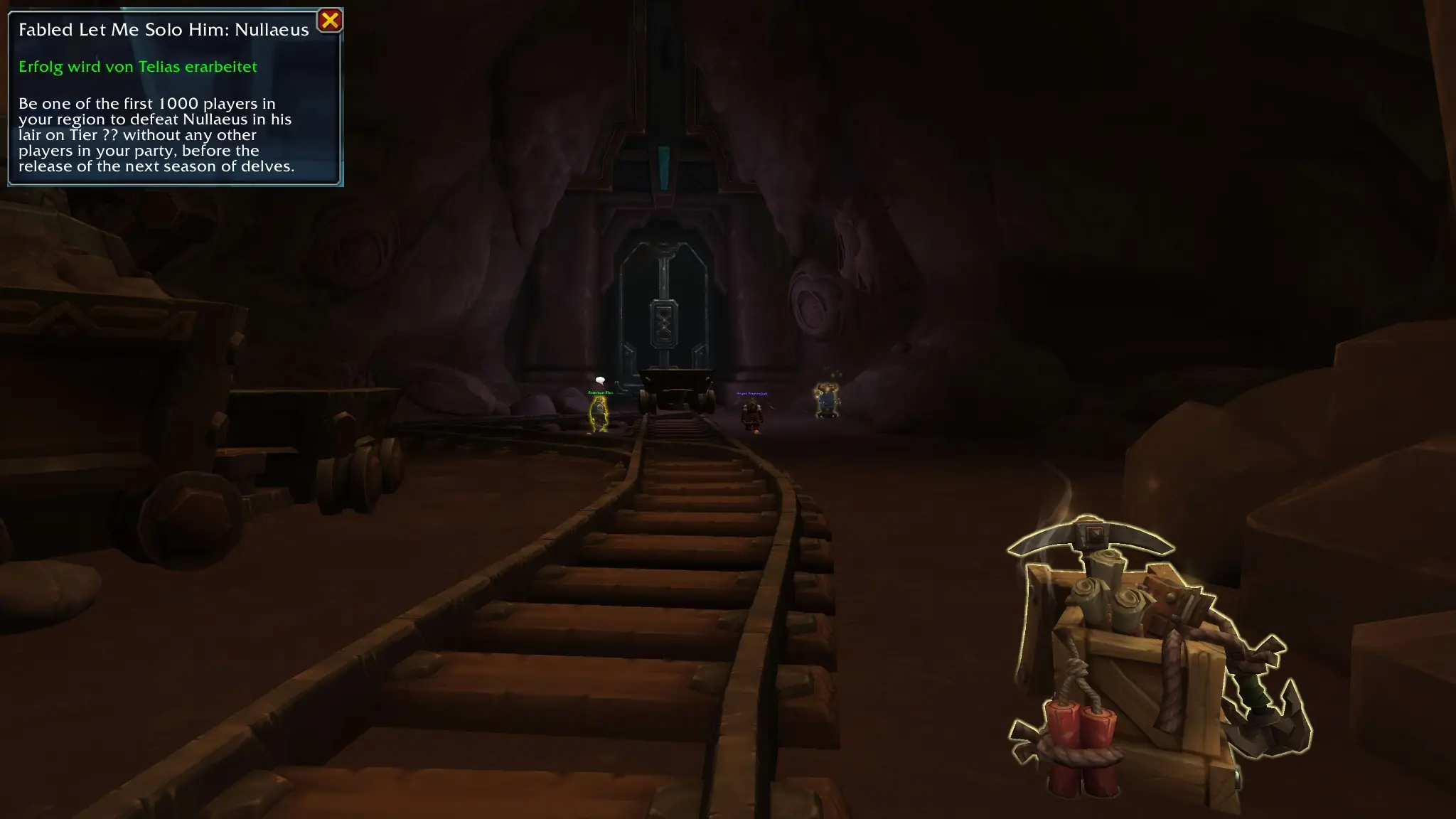Close the Fabled Let Me Solo Him achievement tooltip
Image resolution: width=1456 pixels, height=819 pixels.
[x=329, y=20]
